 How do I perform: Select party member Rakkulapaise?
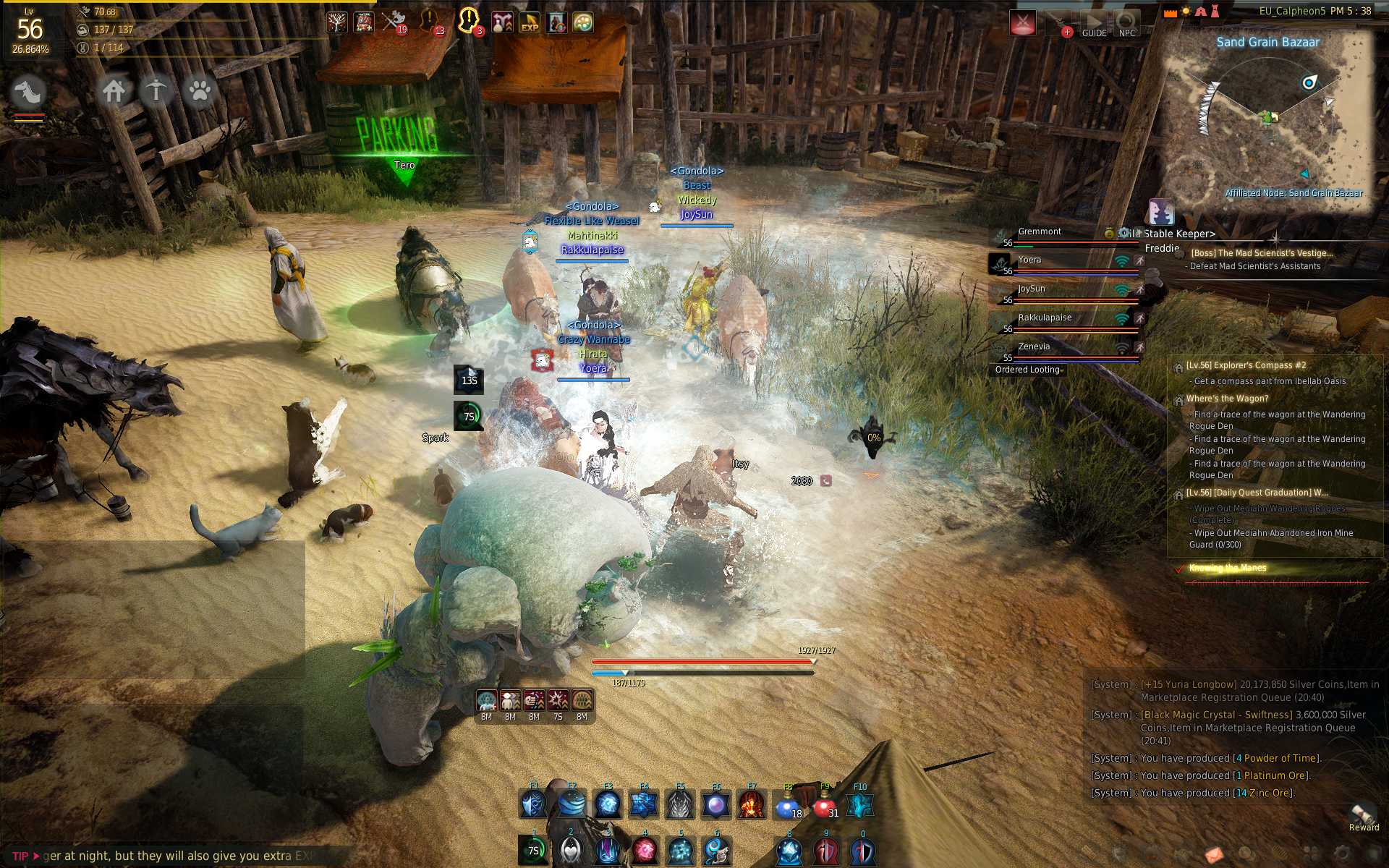[x=1045, y=318]
